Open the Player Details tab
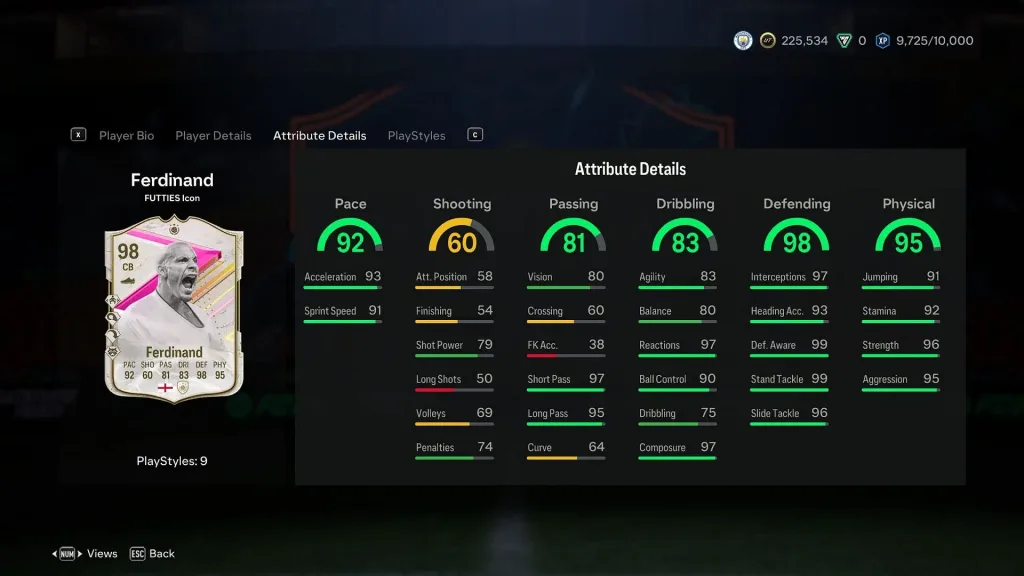Image resolution: width=1024 pixels, height=576 pixels. pyautogui.click(x=213, y=136)
